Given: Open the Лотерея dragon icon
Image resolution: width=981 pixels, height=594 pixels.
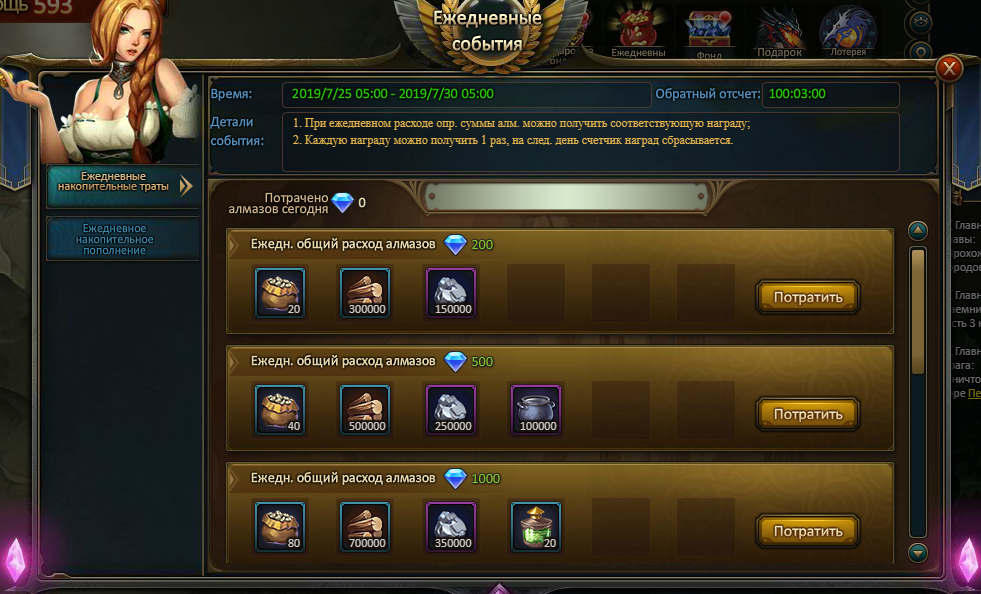Looking at the screenshot, I should 848,30.
